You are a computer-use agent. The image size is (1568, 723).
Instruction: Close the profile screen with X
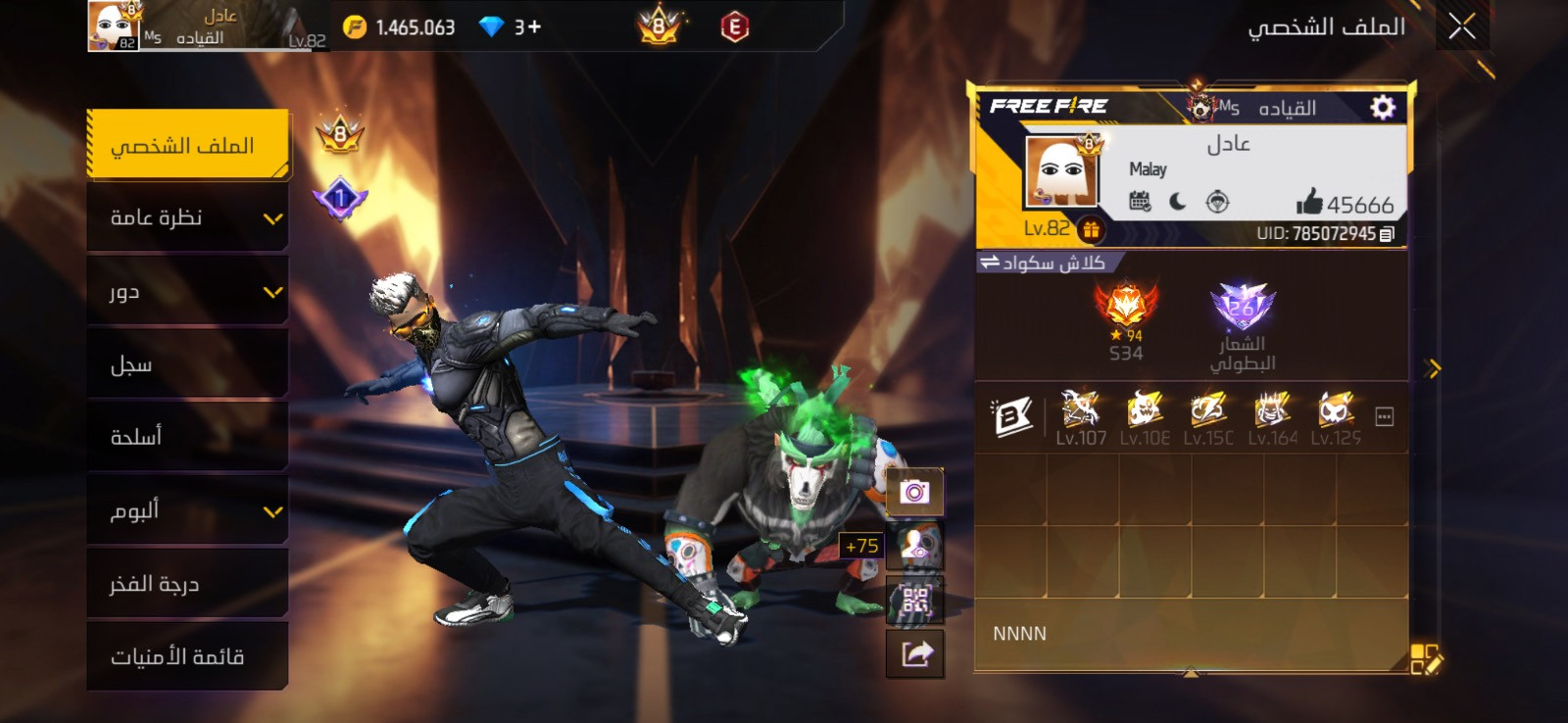point(1461,26)
